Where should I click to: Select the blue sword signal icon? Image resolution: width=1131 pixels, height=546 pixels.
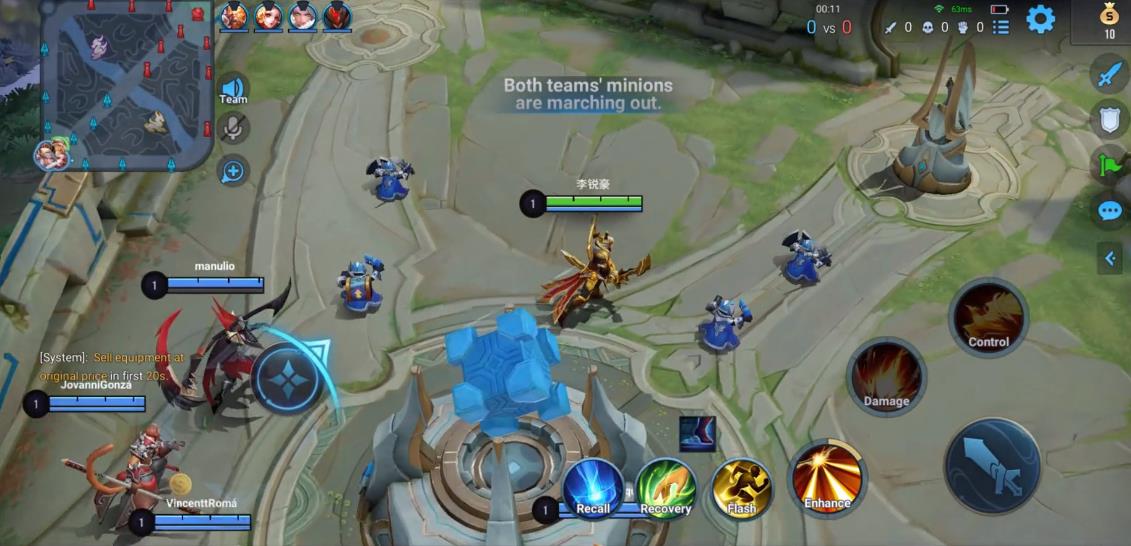coord(1110,73)
